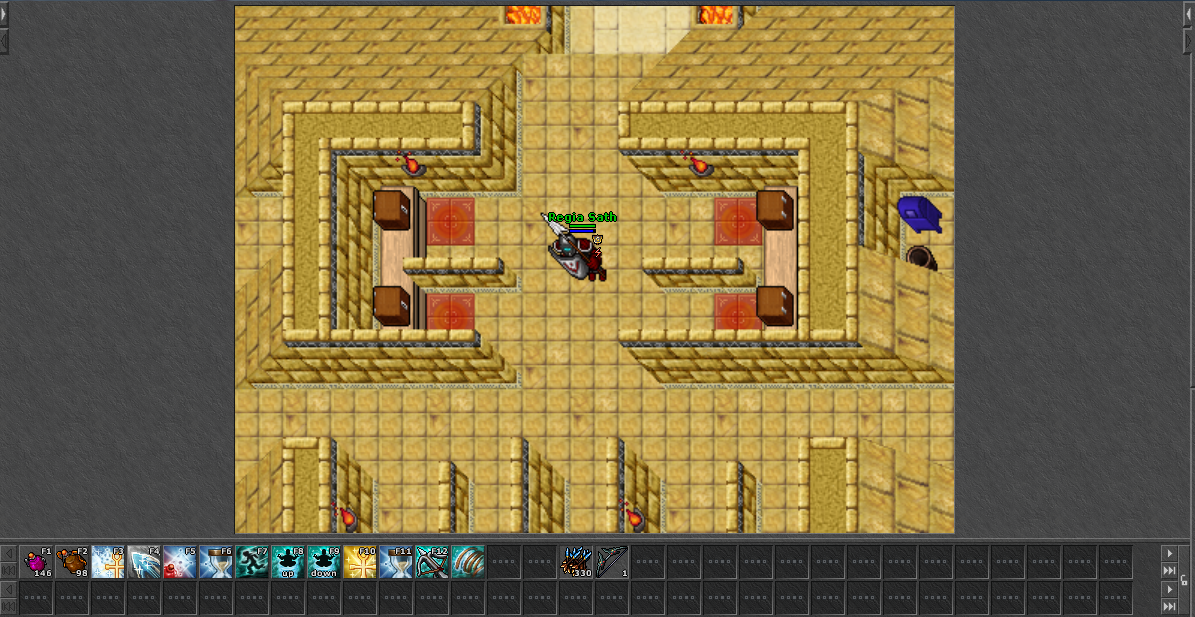This screenshot has width=1195, height=617.
Task: Activate the ice strike spell on F4
Action: point(145,562)
